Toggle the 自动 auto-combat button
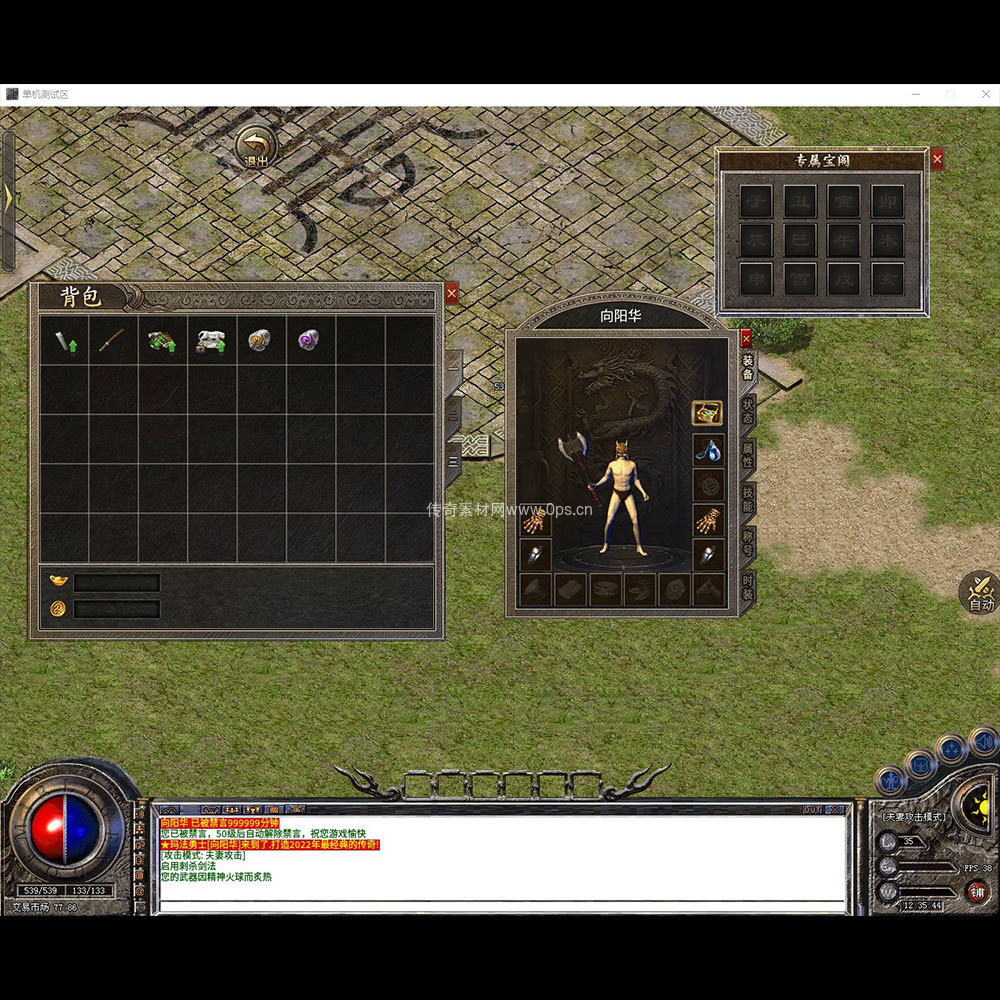The height and width of the screenshot is (1000, 1000). pyautogui.click(x=980, y=592)
